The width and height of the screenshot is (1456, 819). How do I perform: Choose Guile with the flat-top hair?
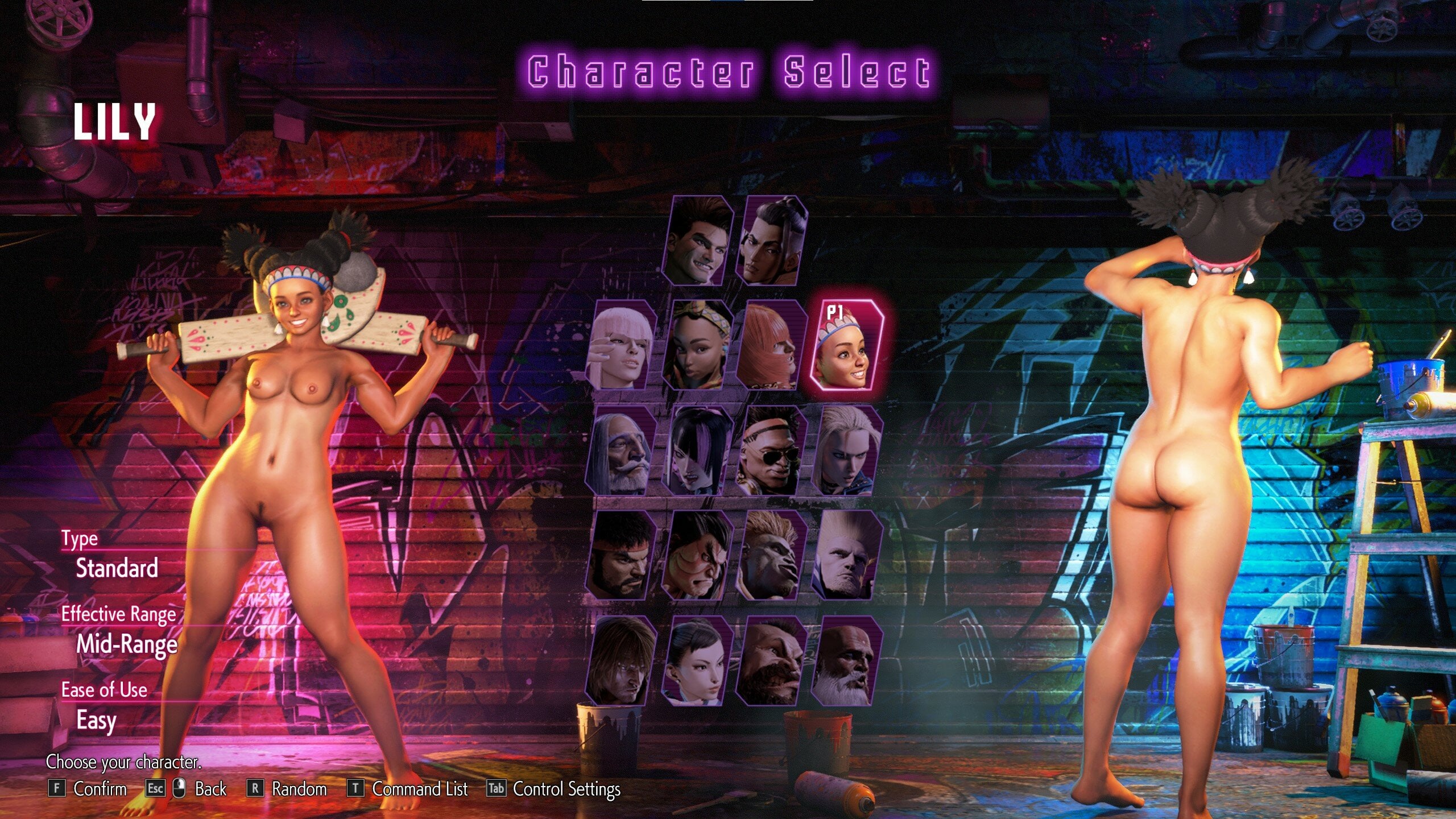(846, 555)
